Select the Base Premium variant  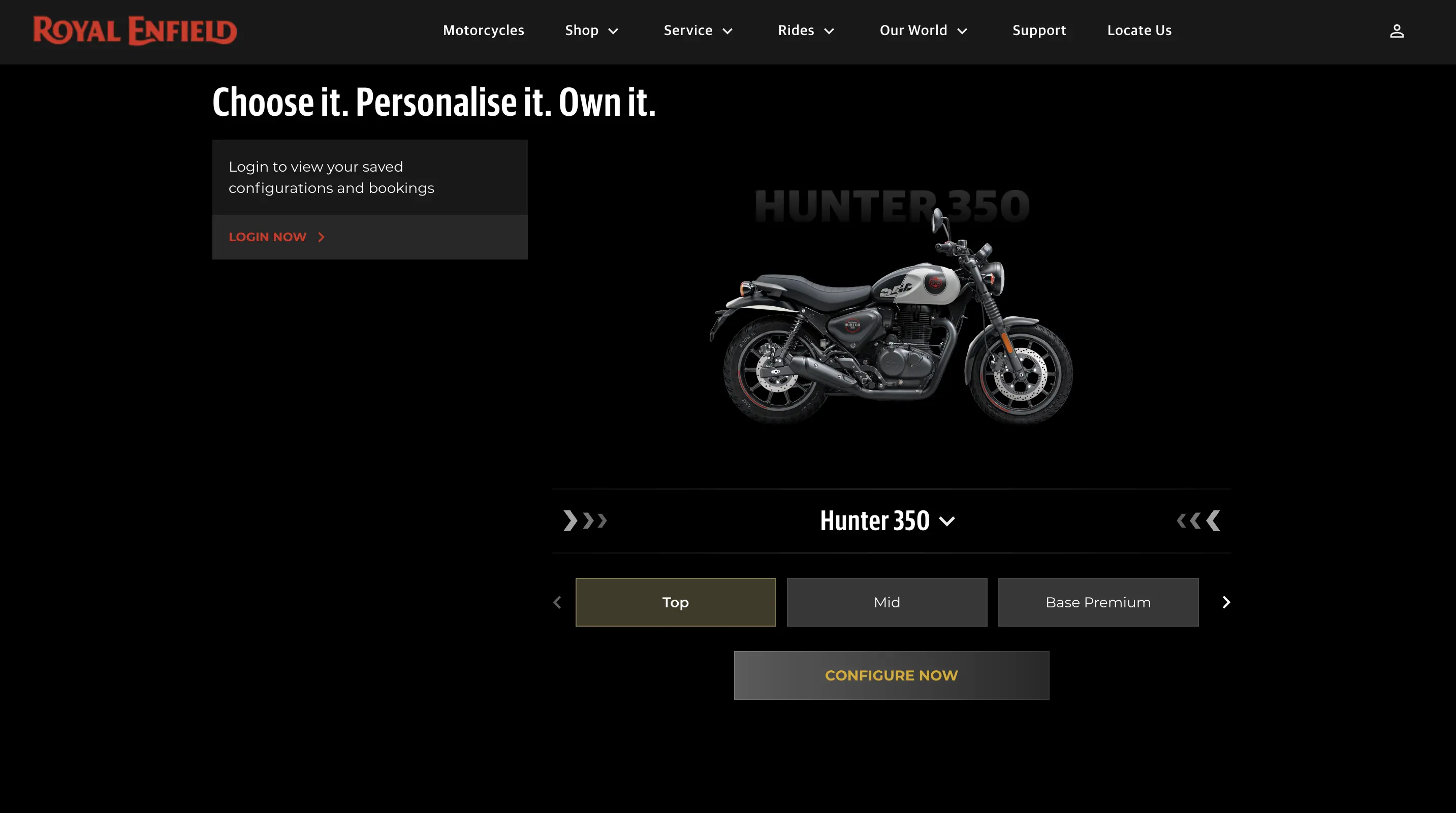pos(1097,602)
